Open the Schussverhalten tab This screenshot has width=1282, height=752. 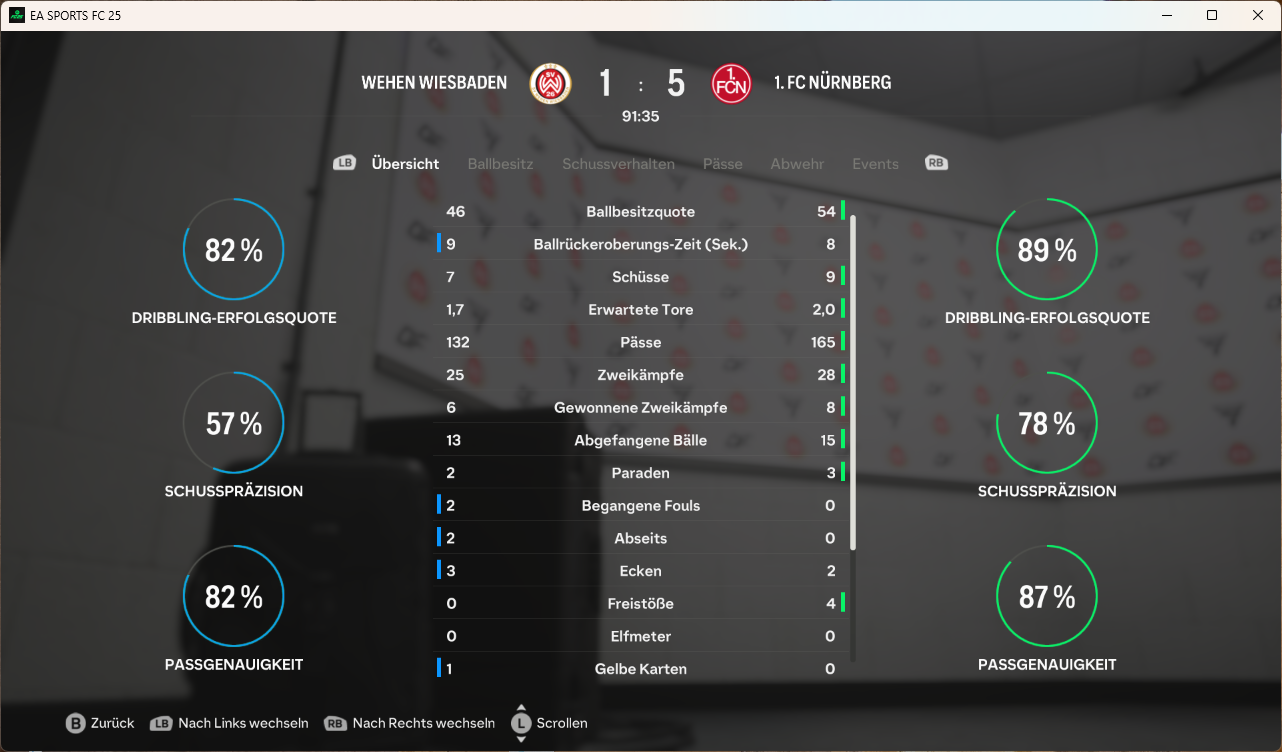618,164
